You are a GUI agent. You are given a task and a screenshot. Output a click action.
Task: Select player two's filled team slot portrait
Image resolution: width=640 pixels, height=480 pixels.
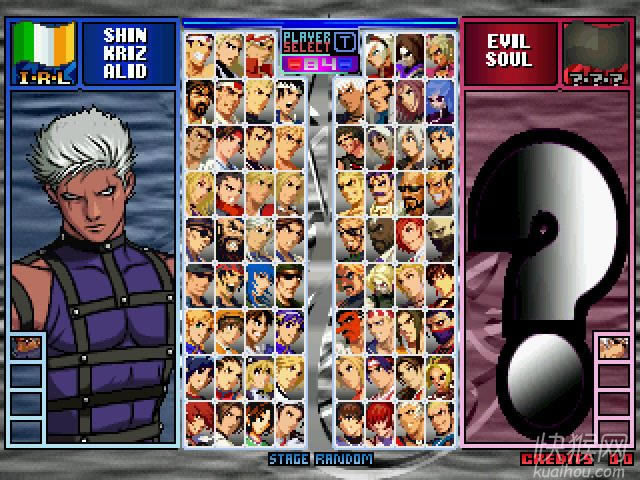click(612, 349)
